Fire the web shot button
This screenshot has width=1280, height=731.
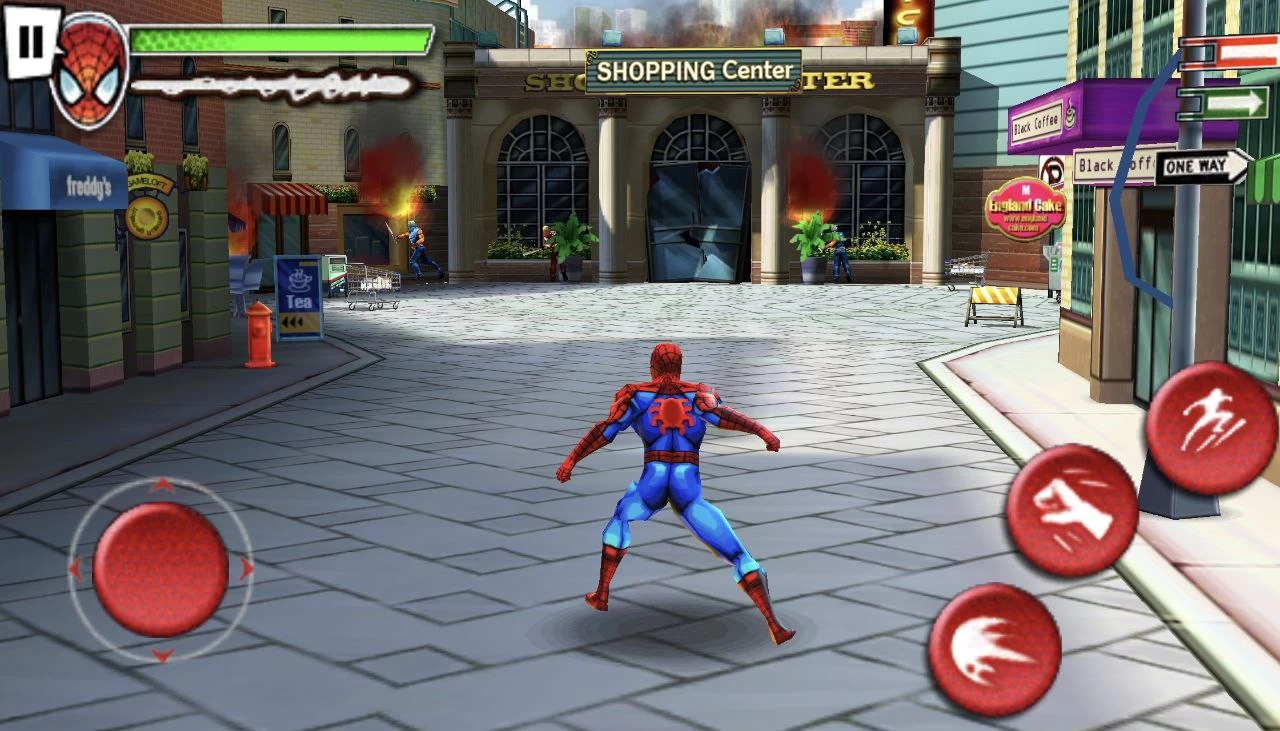click(994, 650)
